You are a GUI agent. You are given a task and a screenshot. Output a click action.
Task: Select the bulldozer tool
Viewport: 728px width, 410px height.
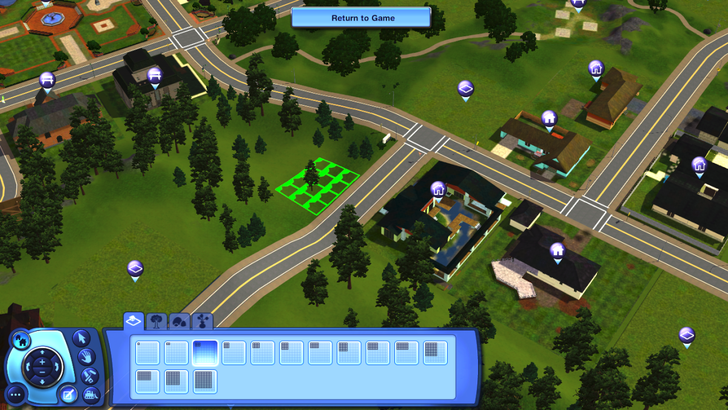pyautogui.click(x=90, y=395)
